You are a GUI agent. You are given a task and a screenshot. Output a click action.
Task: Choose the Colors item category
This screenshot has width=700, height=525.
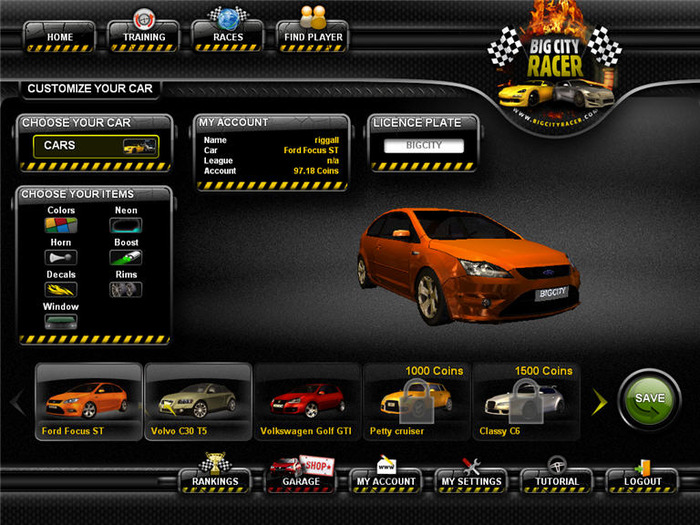pyautogui.click(x=61, y=226)
